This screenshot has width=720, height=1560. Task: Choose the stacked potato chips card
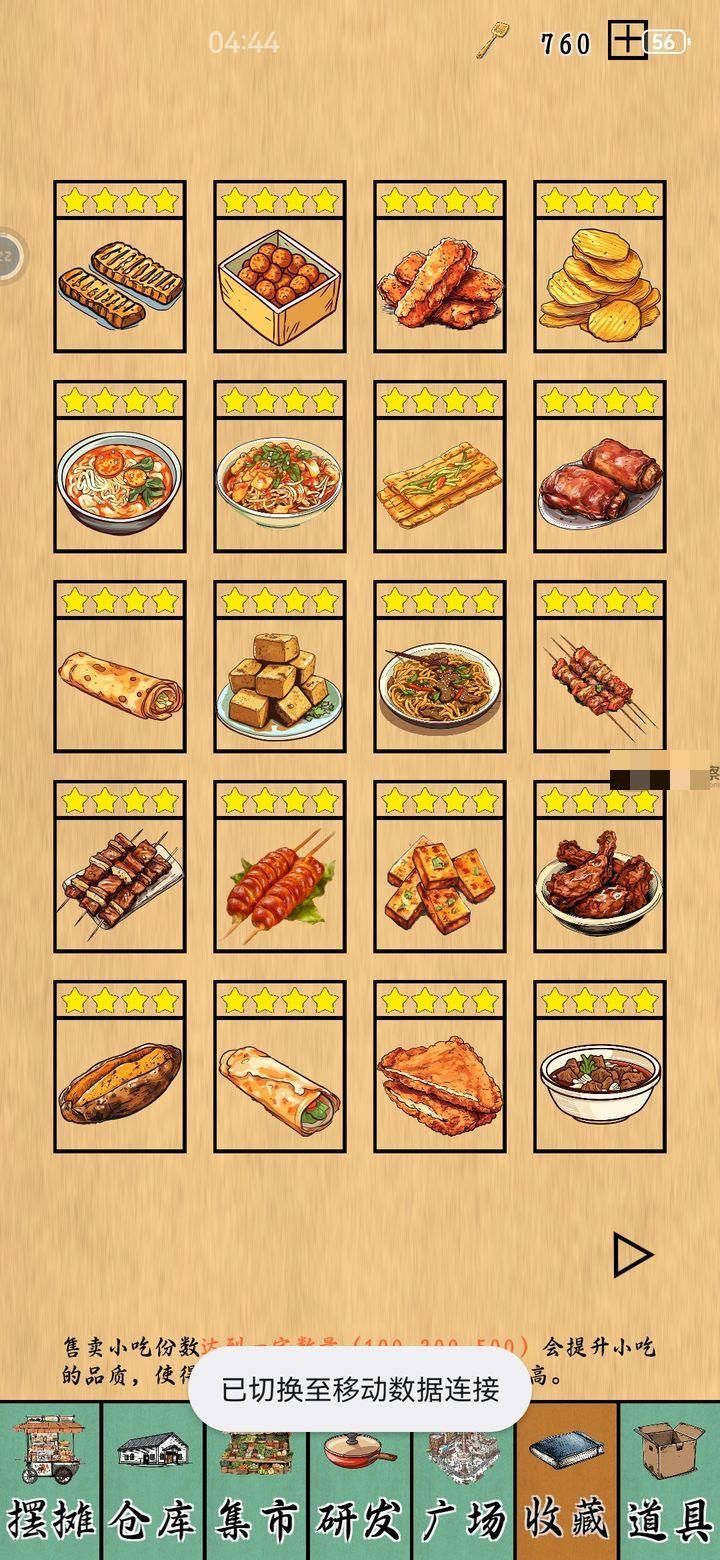[599, 267]
